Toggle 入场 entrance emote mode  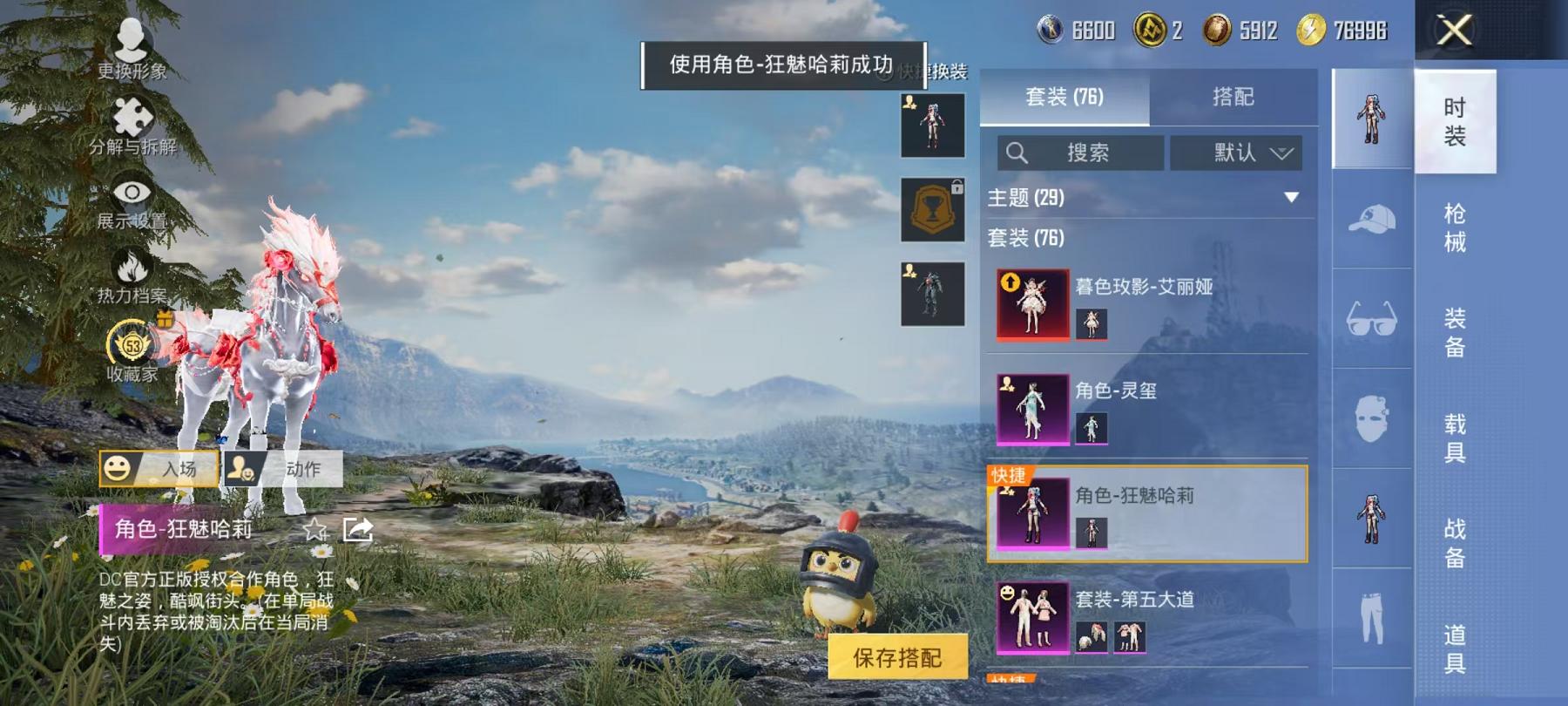161,469
